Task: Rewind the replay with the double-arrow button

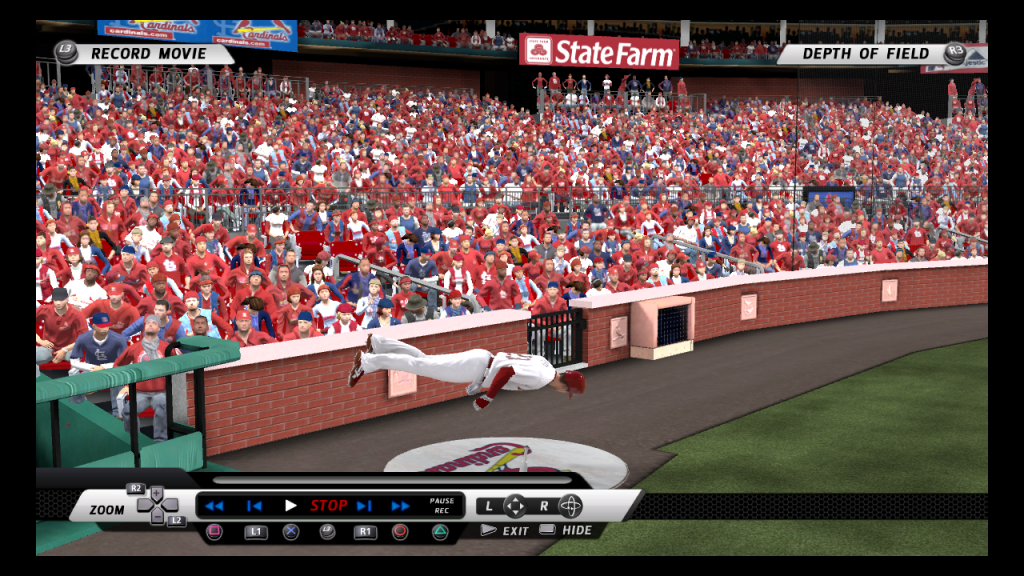Action: 214,506
